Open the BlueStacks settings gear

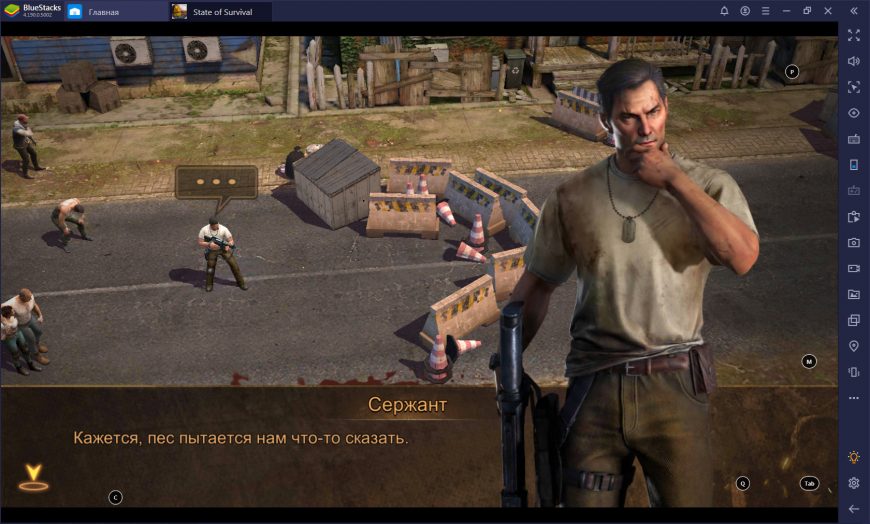pyautogui.click(x=853, y=483)
